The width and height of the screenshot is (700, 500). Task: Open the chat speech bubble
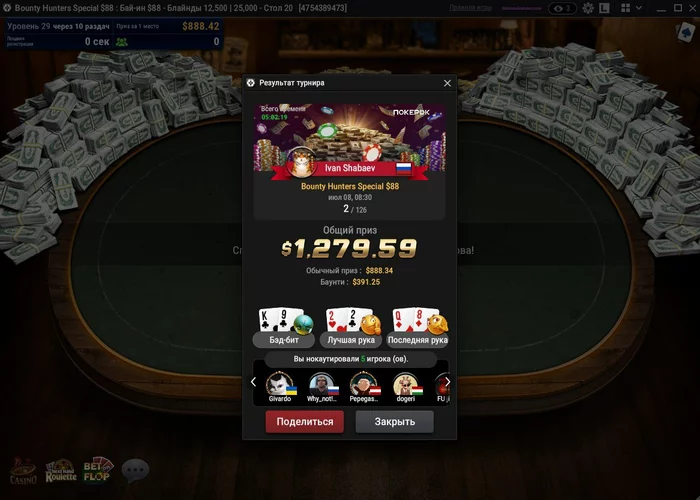coord(135,469)
